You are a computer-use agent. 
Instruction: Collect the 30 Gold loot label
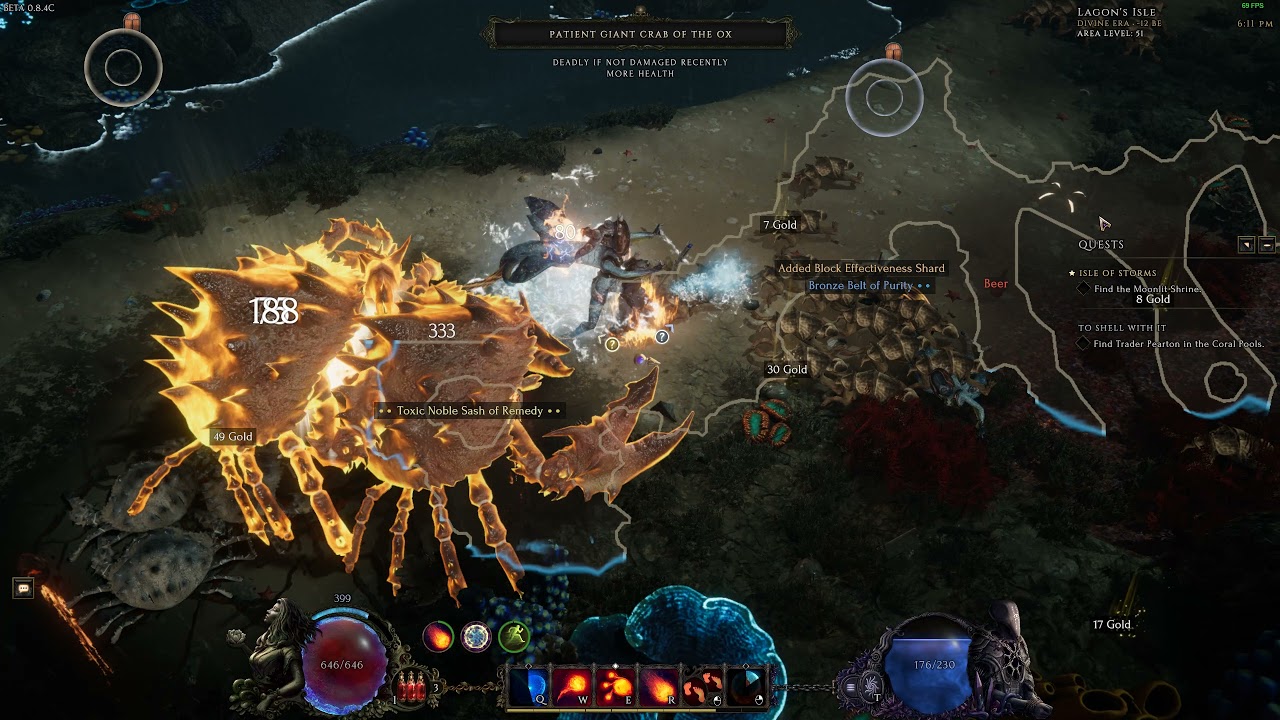coord(787,370)
